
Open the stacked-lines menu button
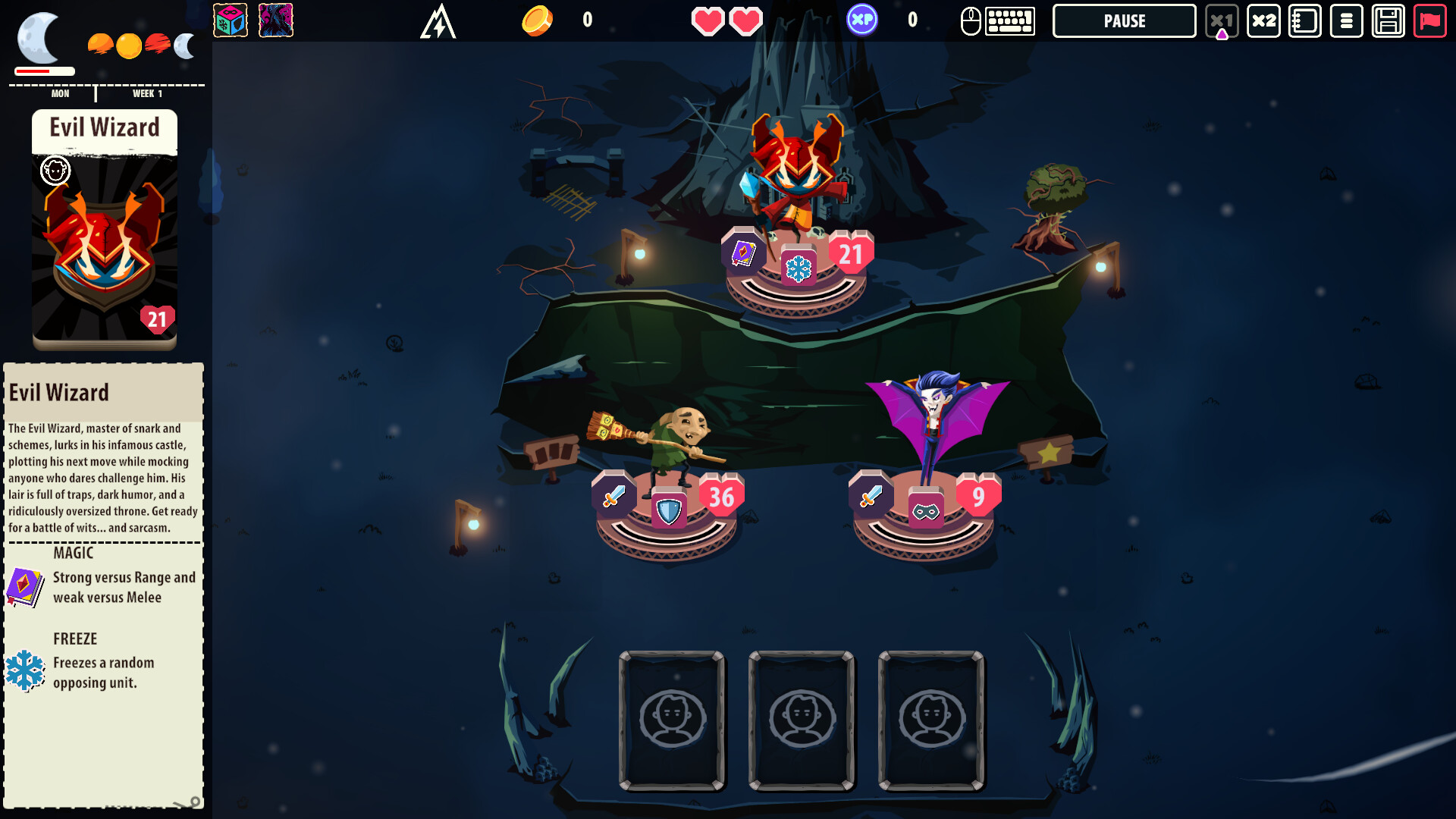[x=1346, y=21]
